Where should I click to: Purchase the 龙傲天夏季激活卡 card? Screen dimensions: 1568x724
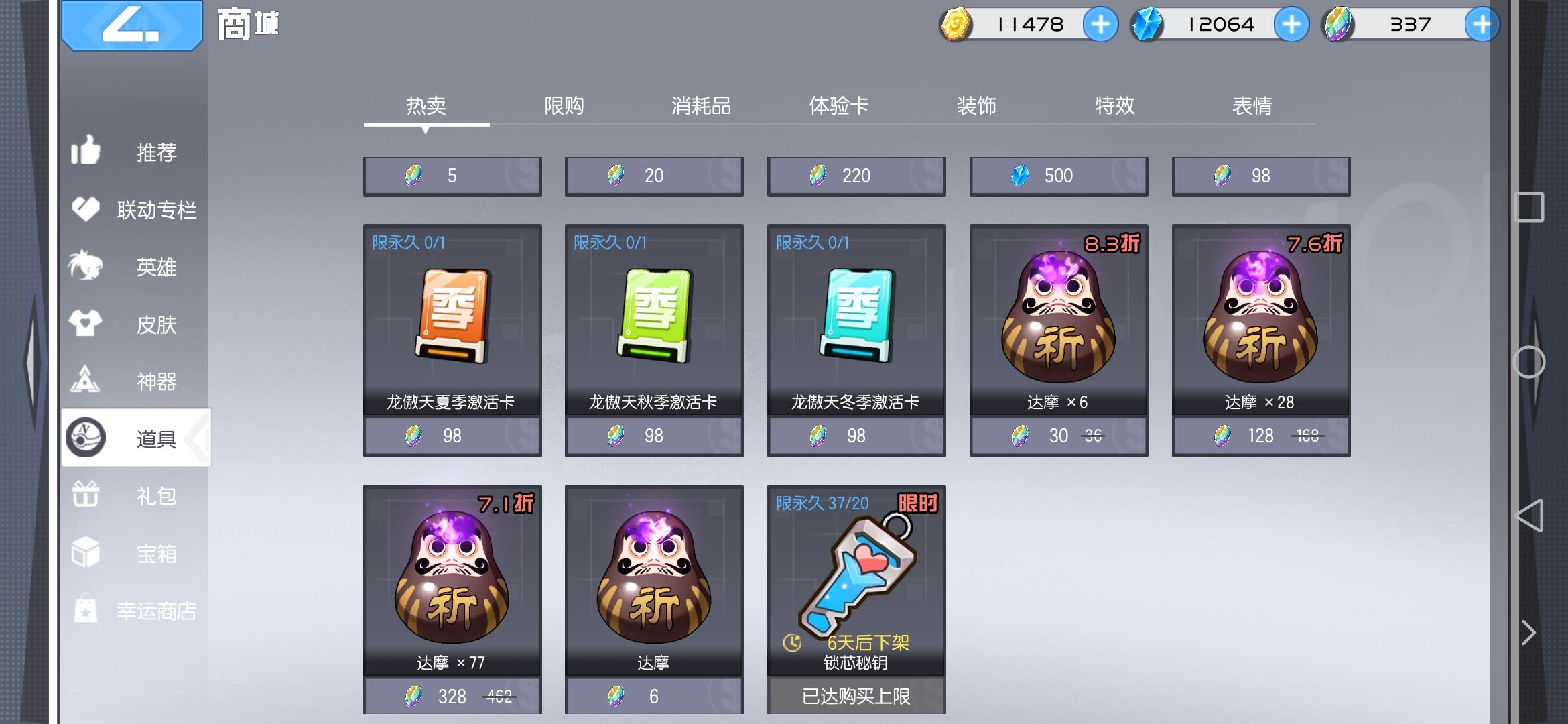click(452, 339)
